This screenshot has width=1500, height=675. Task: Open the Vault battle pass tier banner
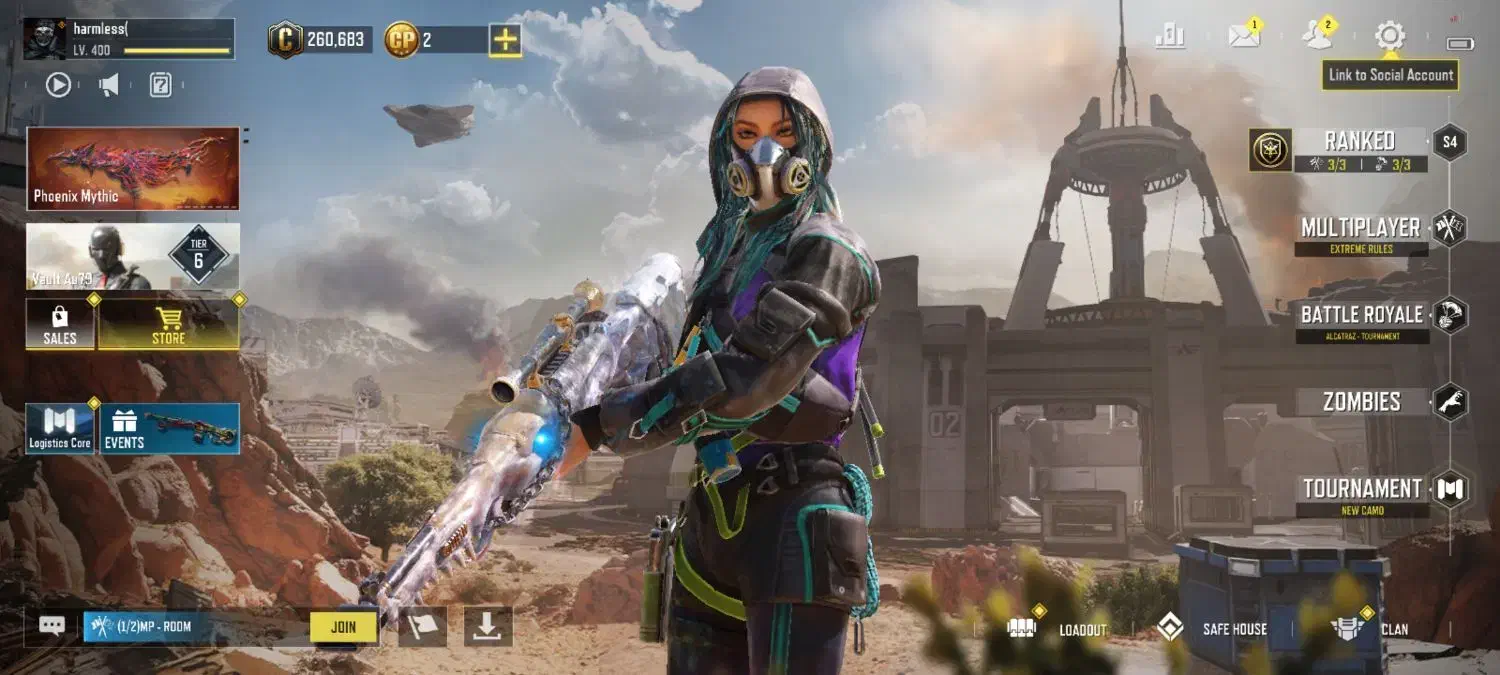tap(133, 257)
